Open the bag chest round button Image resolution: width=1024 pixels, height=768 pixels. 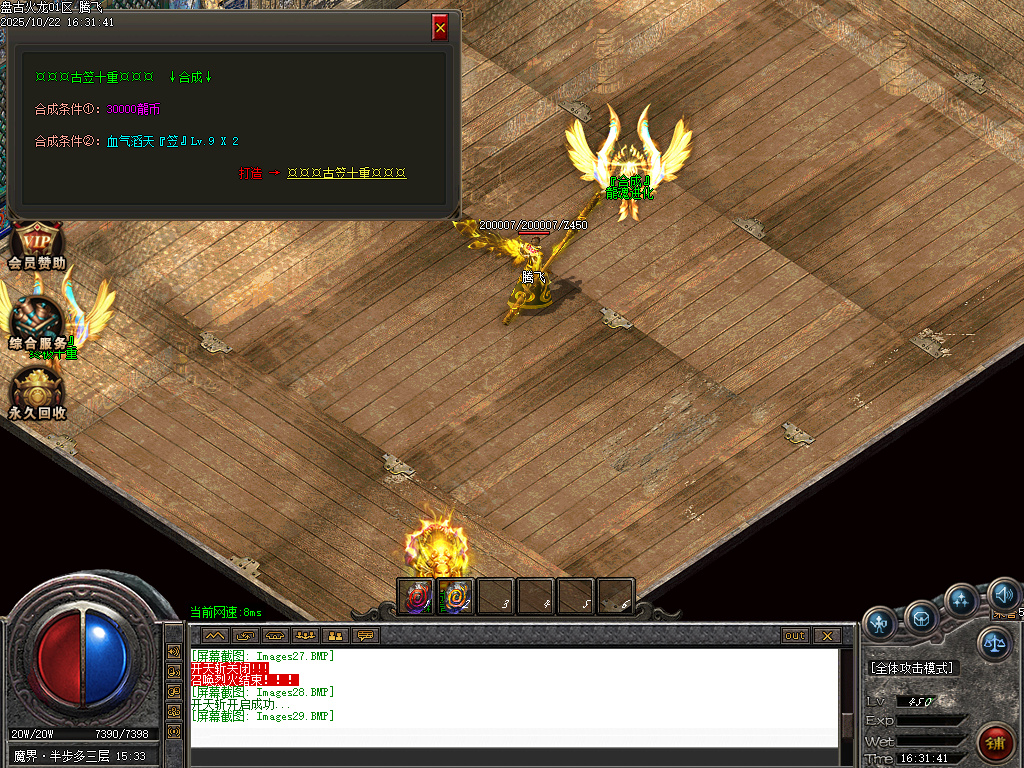pyautogui.click(x=921, y=618)
